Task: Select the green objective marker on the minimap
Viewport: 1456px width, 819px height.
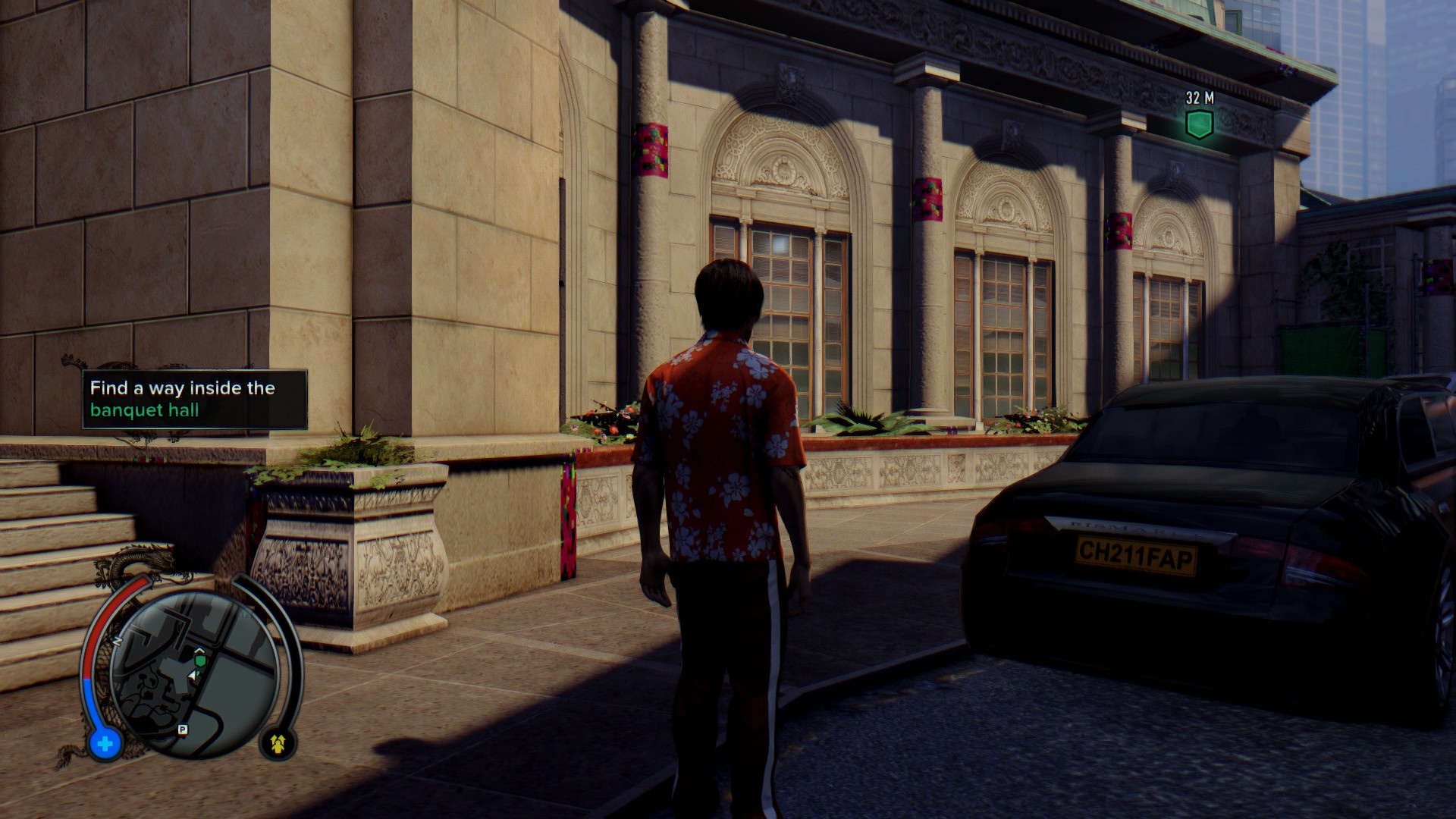Action: [200, 661]
